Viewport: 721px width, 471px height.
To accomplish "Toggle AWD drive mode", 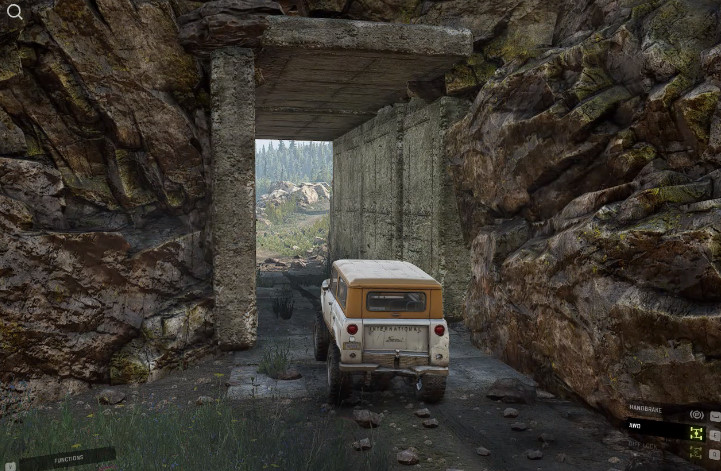I will [696, 433].
